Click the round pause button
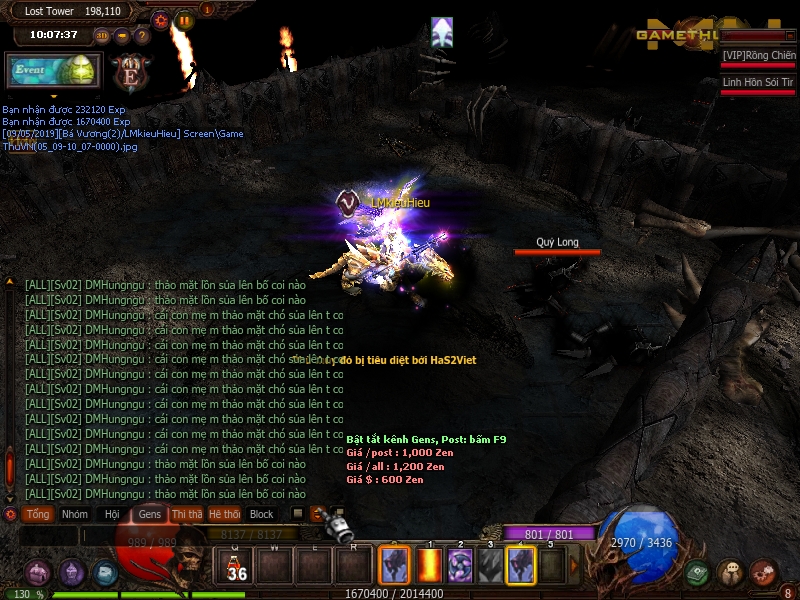The height and width of the screenshot is (600, 800). pyautogui.click(x=185, y=20)
